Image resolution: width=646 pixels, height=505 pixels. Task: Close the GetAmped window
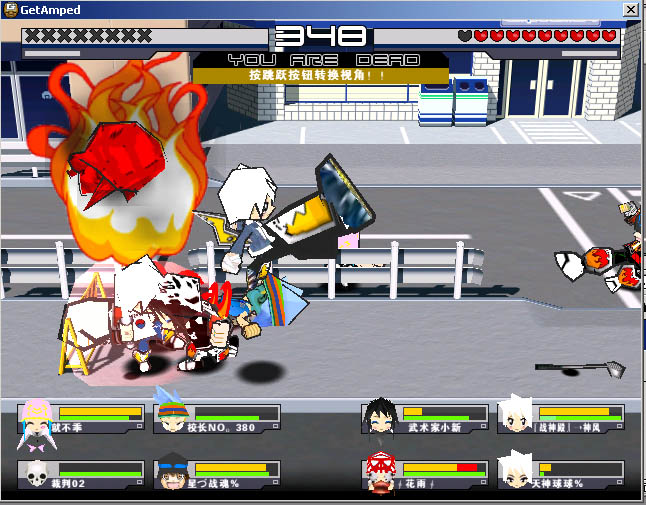(631, 9)
